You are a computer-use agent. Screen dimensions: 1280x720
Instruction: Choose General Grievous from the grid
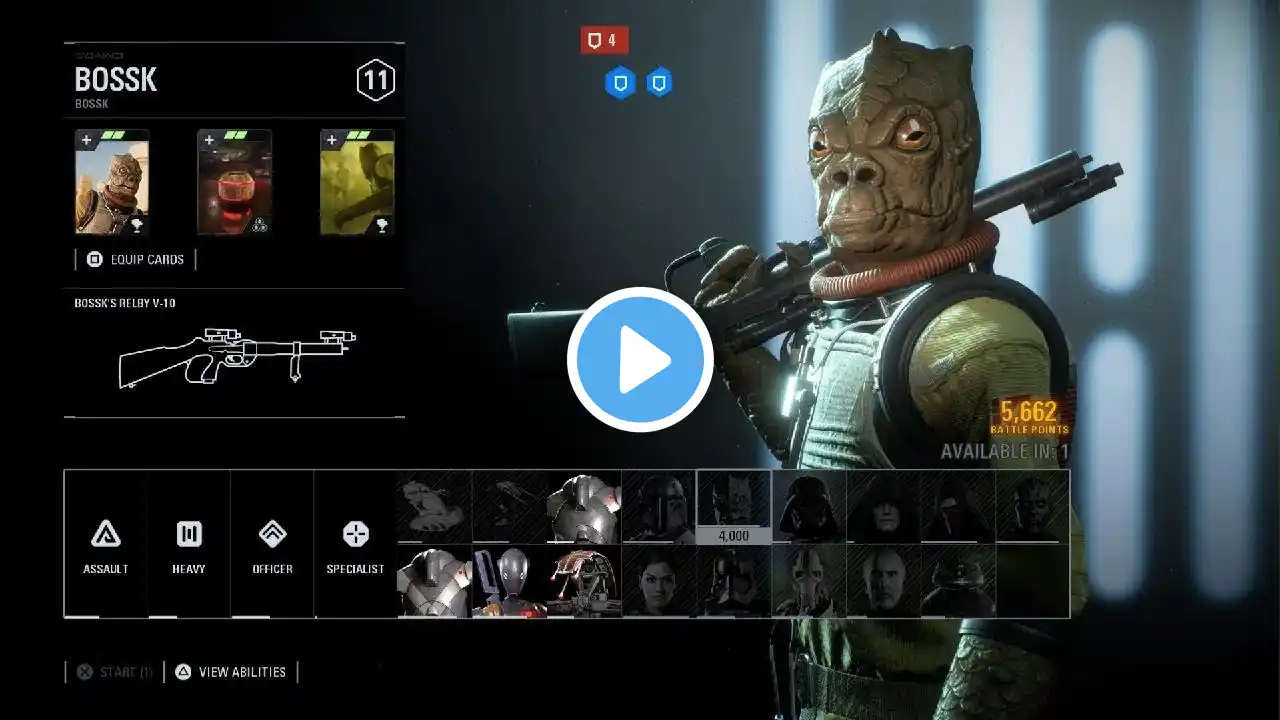click(x=809, y=581)
